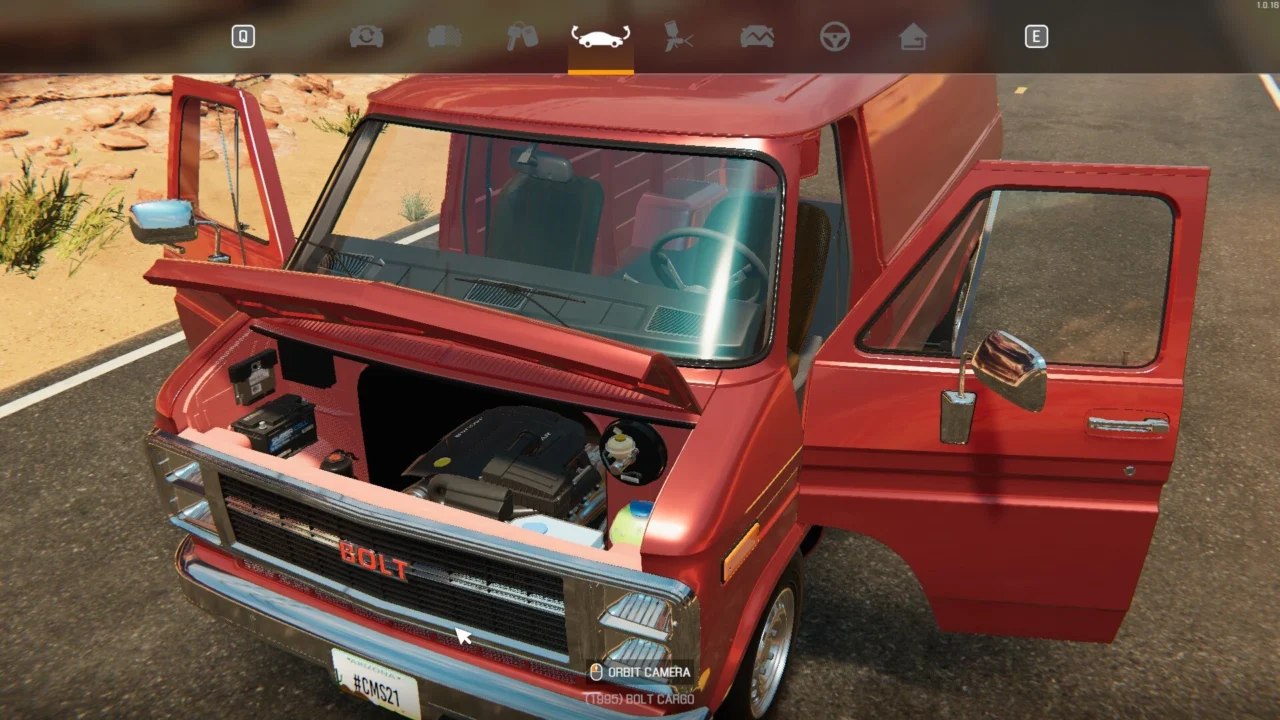Screen dimensions: 1280x720
Task: Select the highlighted car rotate view tab
Action: [x=600, y=37]
